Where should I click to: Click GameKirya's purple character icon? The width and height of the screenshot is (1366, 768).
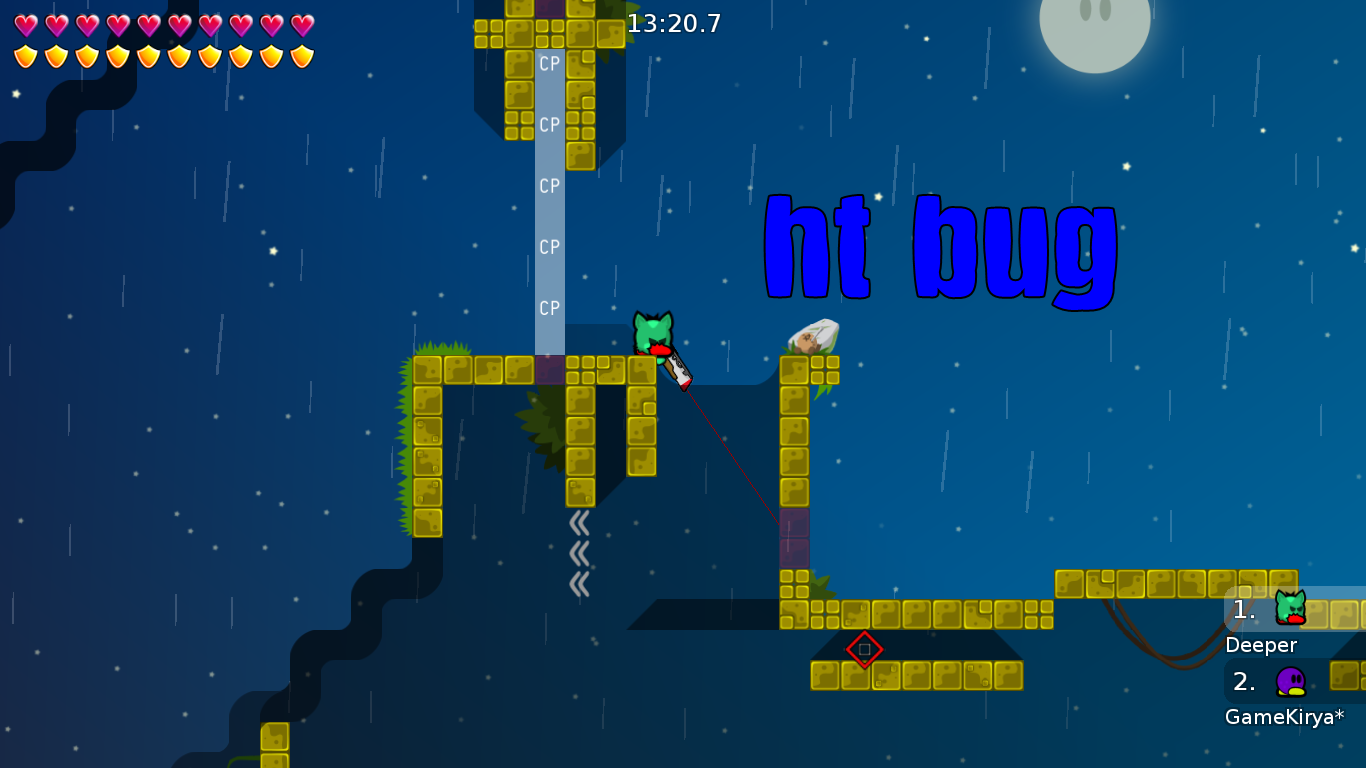(1292, 683)
